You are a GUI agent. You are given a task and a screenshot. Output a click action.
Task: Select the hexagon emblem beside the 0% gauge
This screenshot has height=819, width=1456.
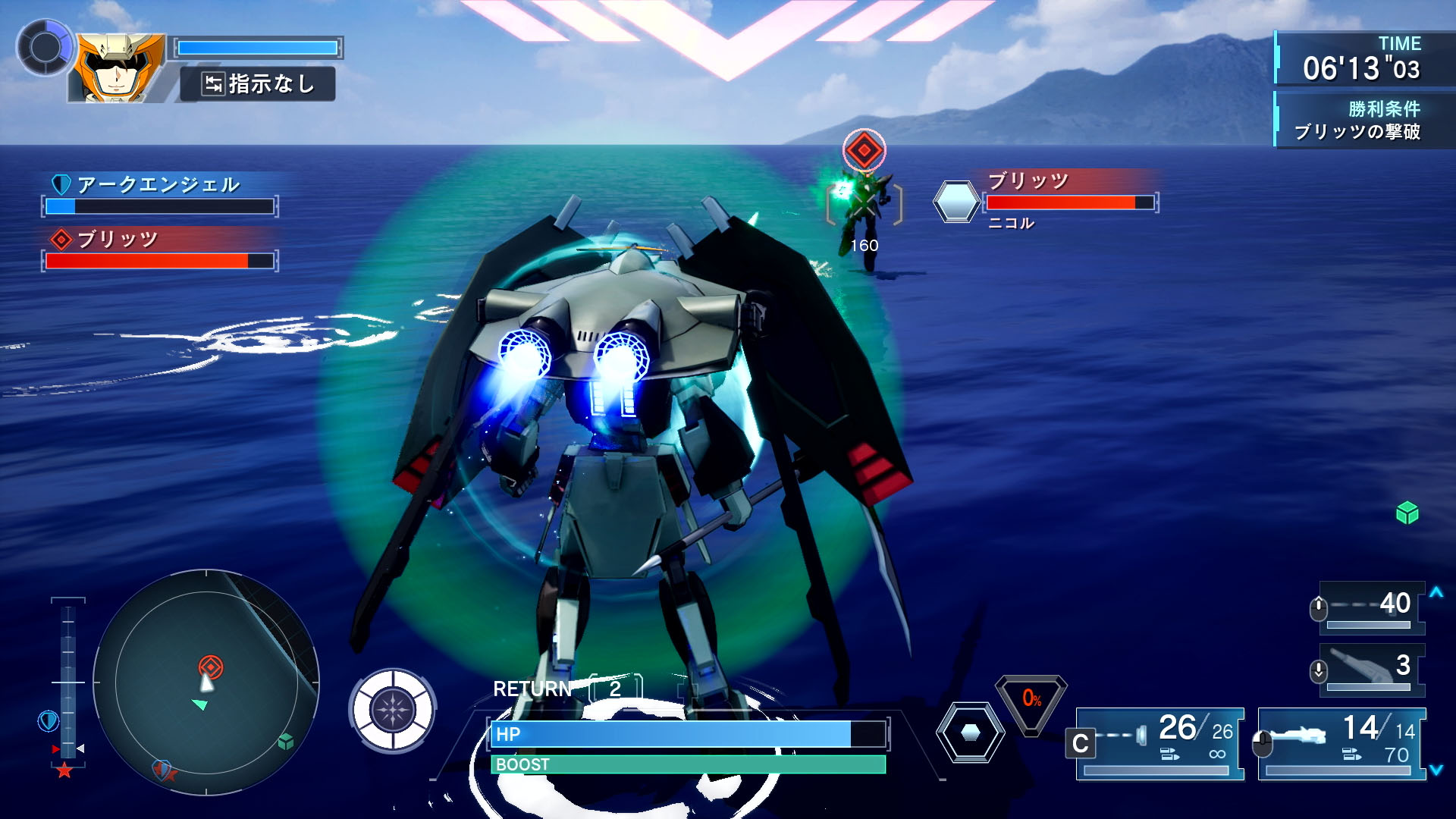pos(970,733)
